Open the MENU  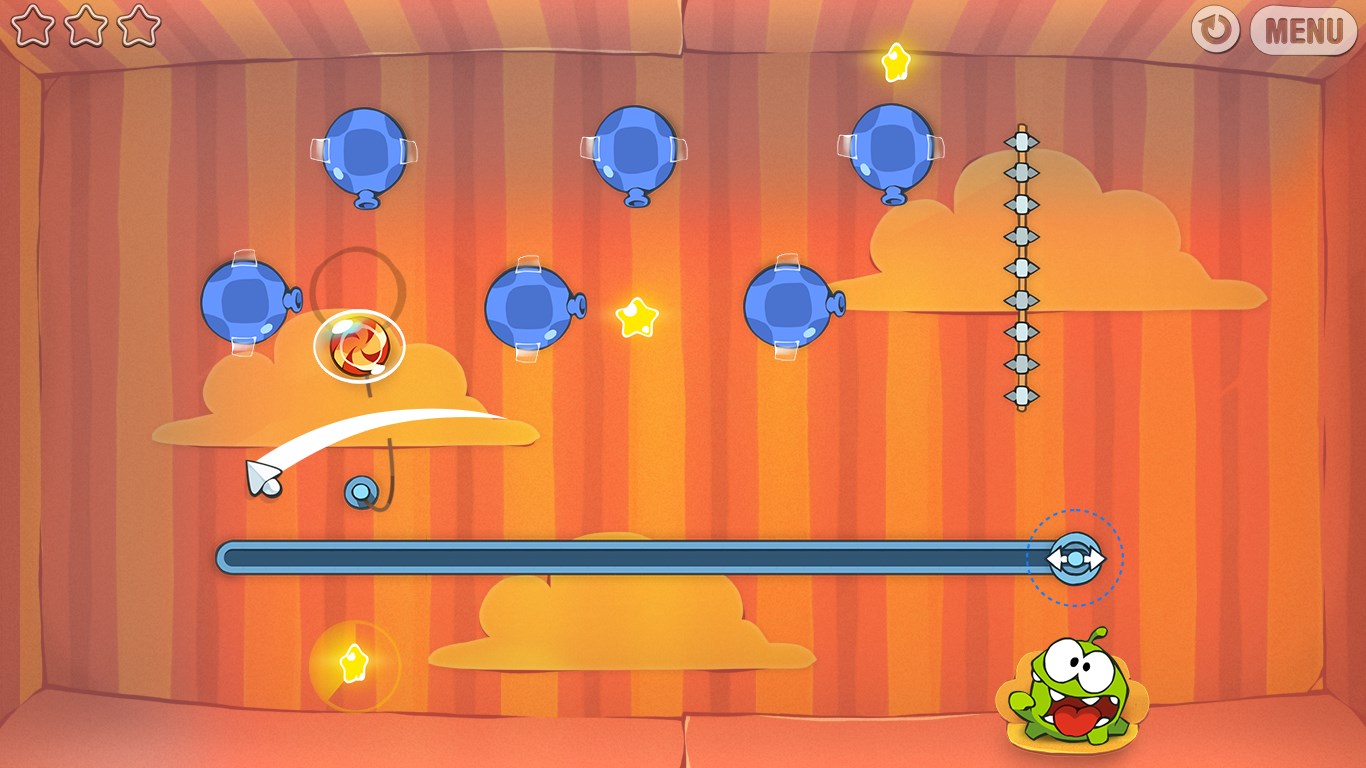click(1303, 29)
